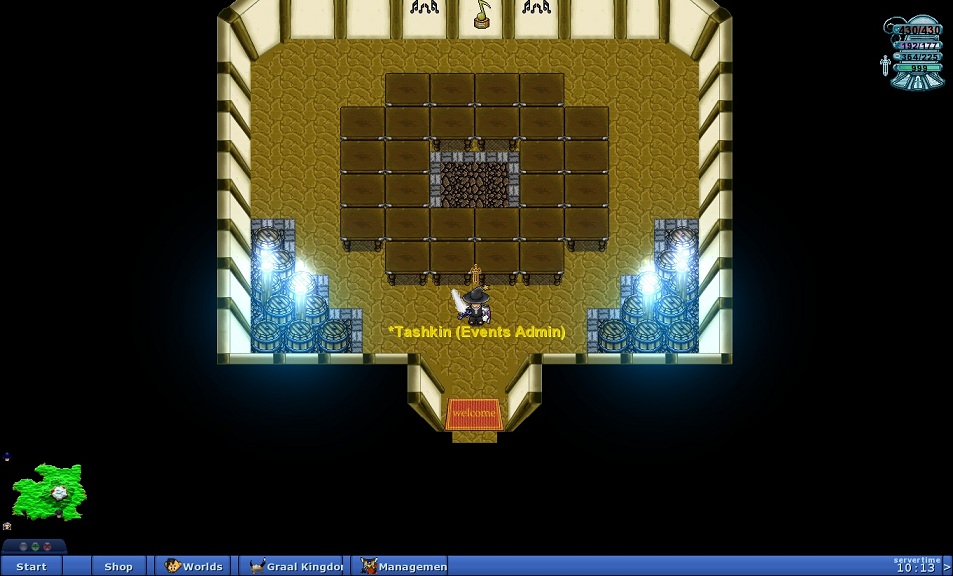Click the green island minimap
The image size is (953, 576).
point(49,490)
